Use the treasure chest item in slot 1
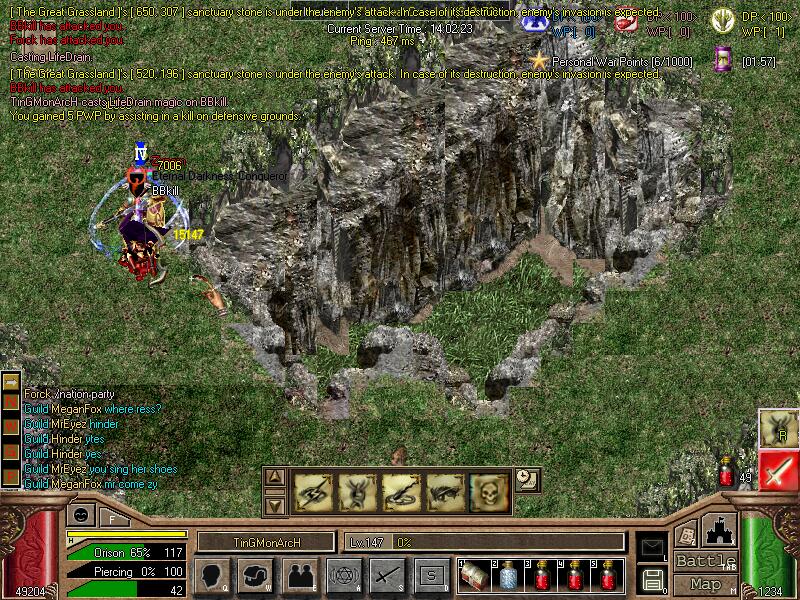 coord(474,576)
